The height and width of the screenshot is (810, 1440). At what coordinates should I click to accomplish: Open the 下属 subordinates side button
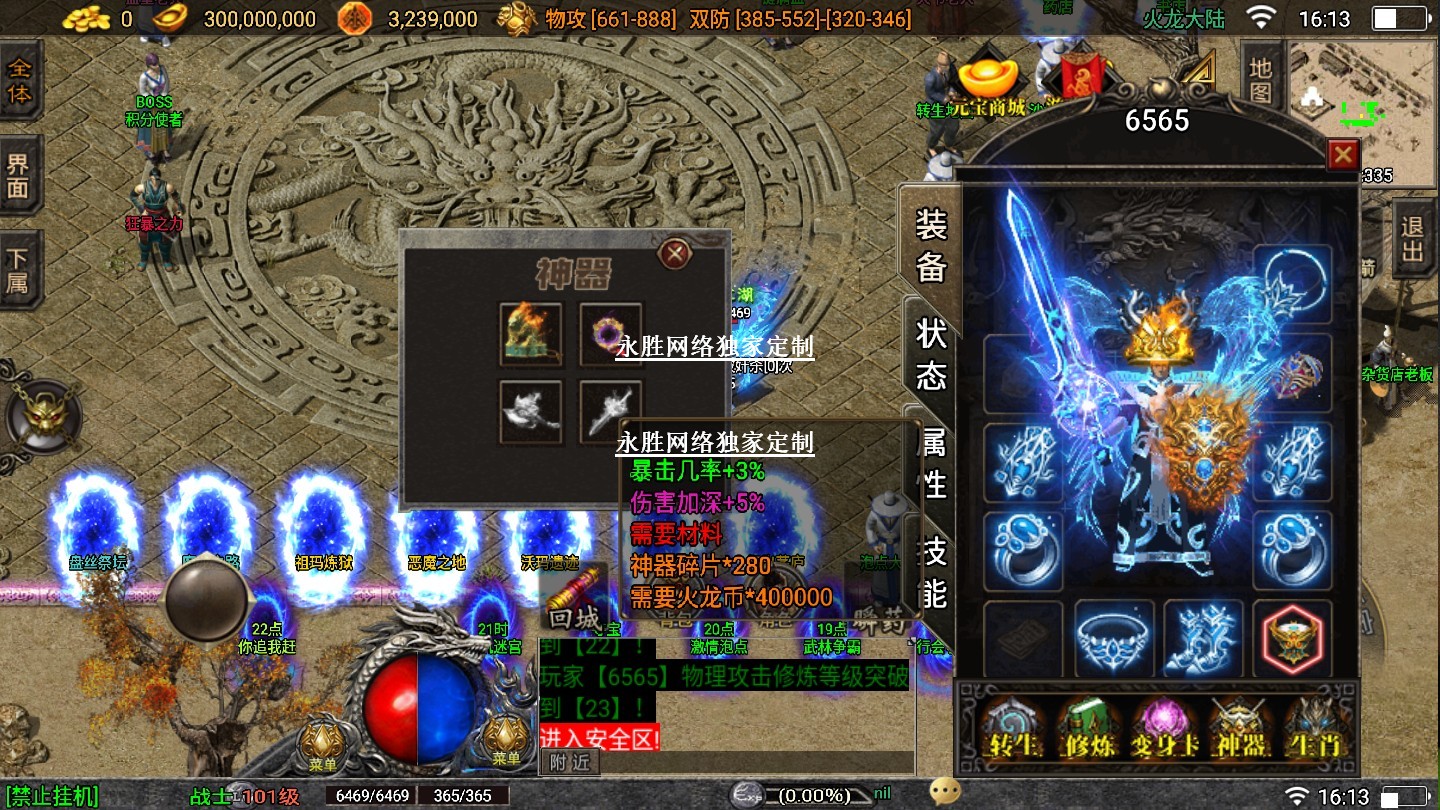tap(19, 270)
